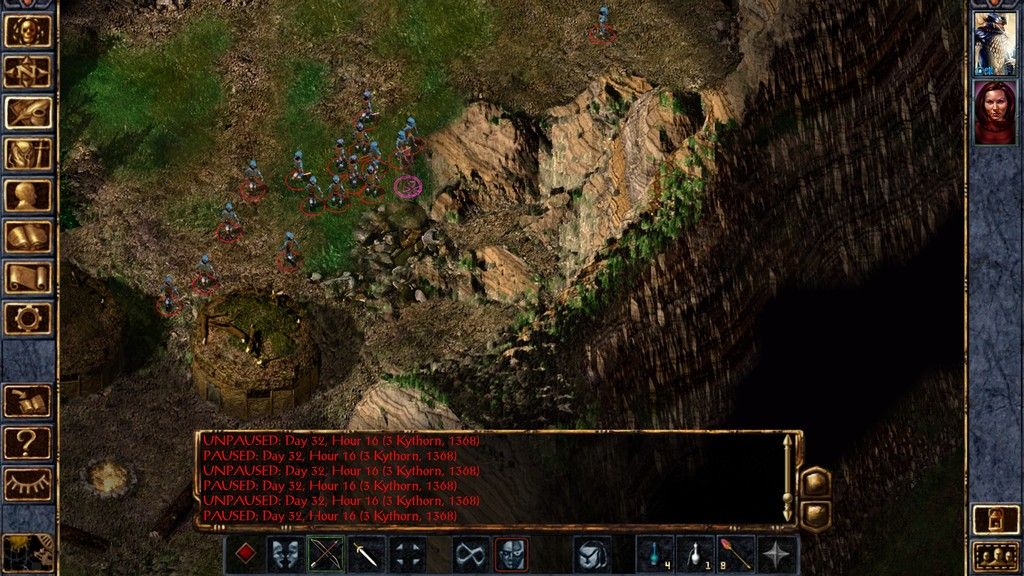
Task: Click the question mark help button
Action: pyautogui.click(x=28, y=441)
